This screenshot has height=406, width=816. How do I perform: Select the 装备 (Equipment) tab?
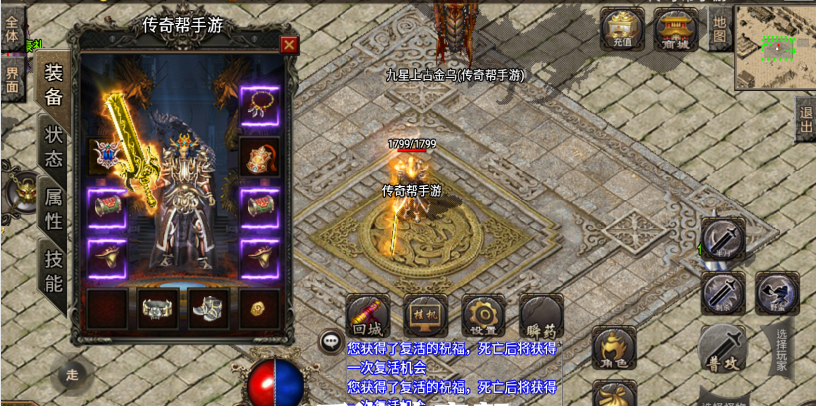(x=53, y=84)
